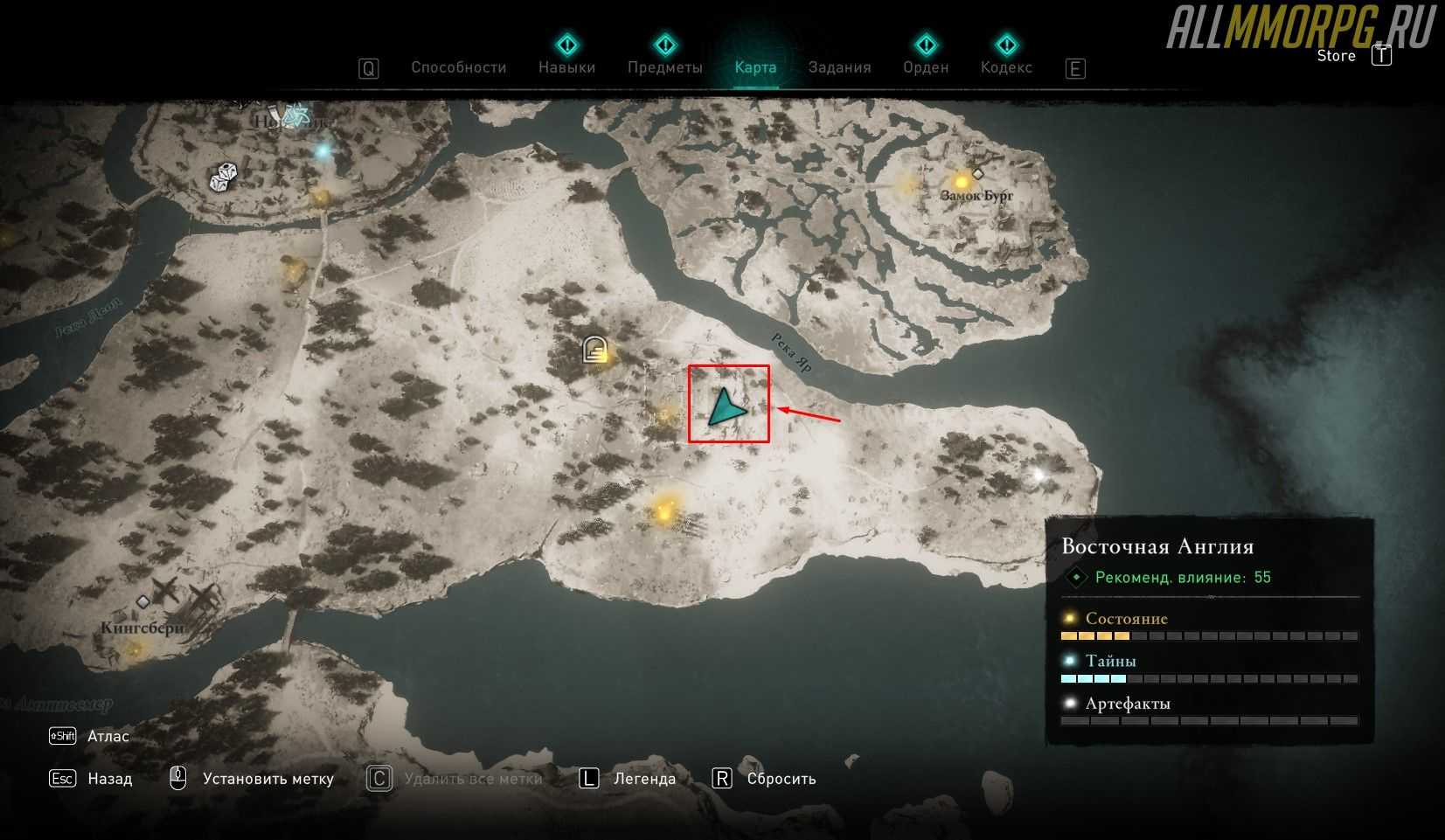Reset the map with Сбросить
The width and height of the screenshot is (1445, 840).
[781, 779]
